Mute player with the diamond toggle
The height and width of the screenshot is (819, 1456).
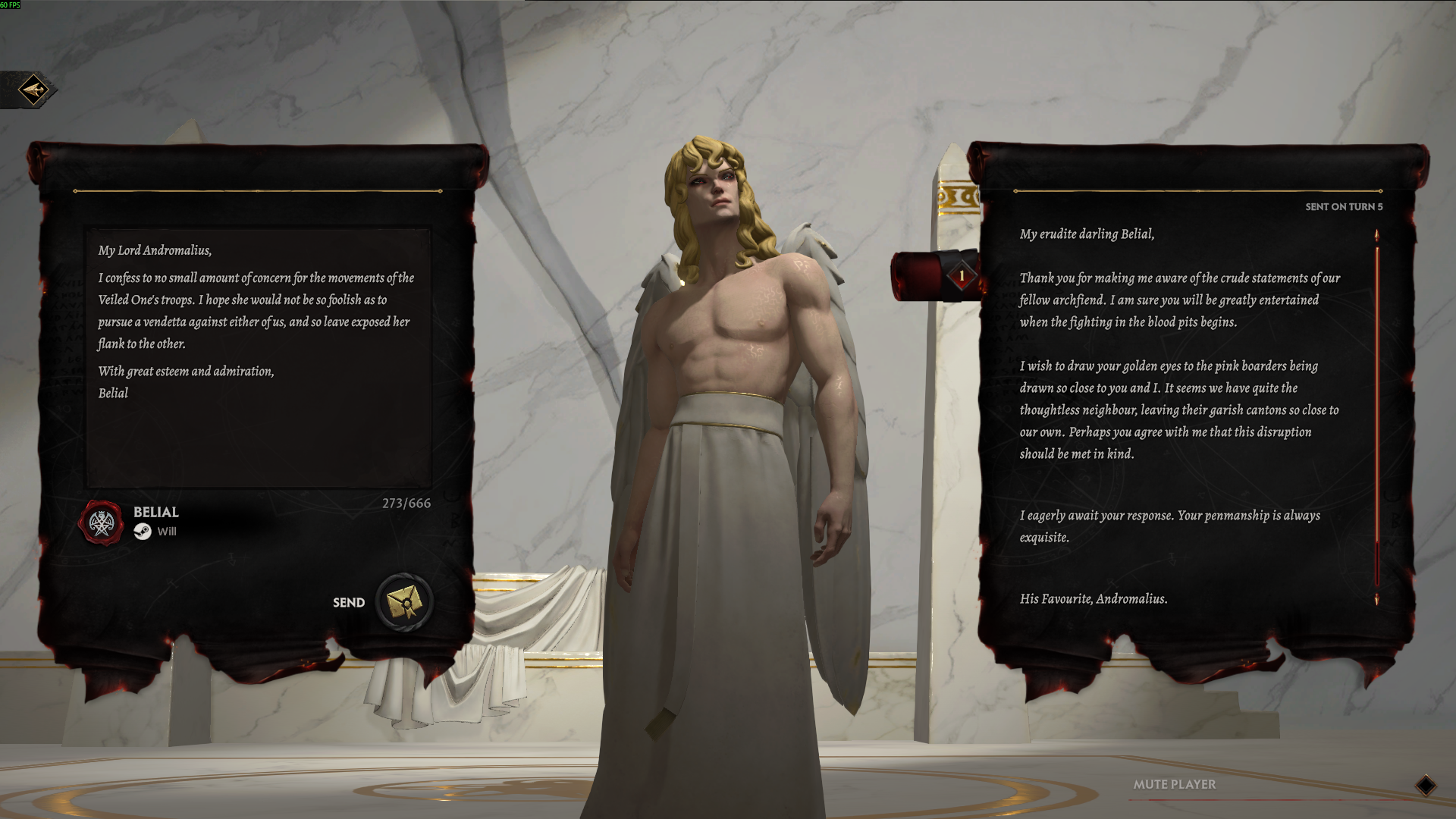pyautogui.click(x=1425, y=786)
